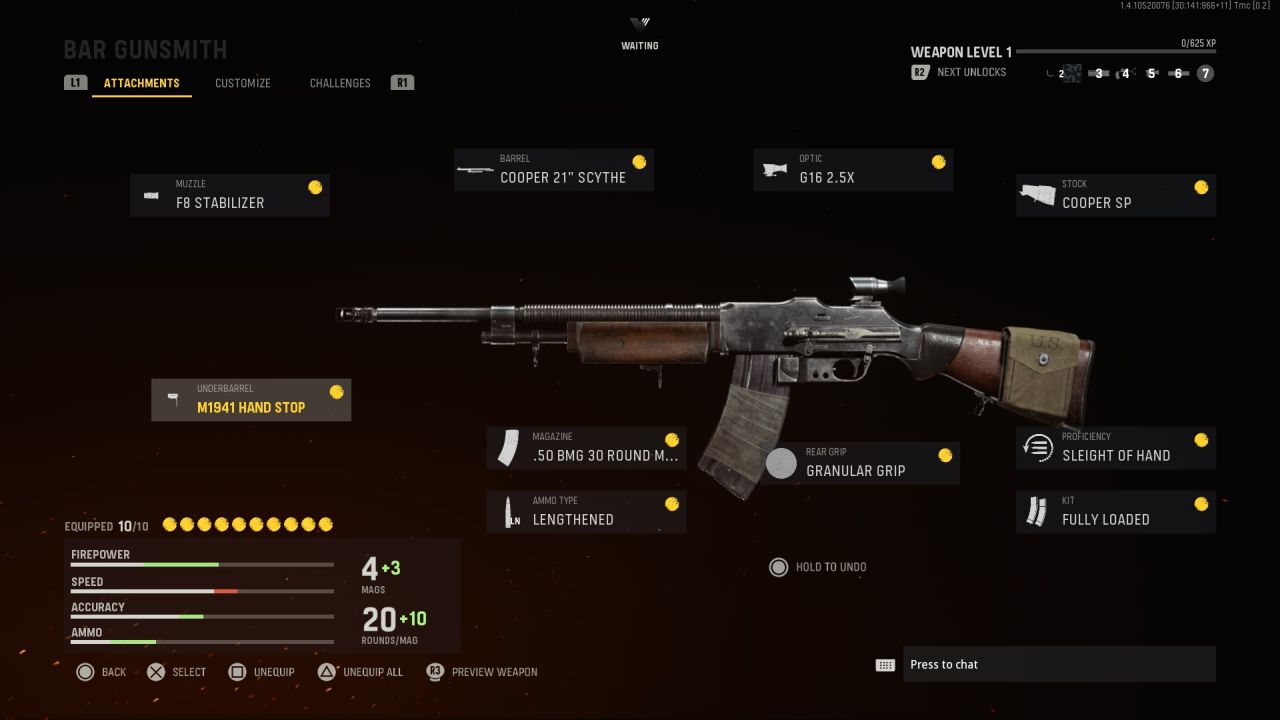
Task: Switch to the Customize tab
Action: click(x=242, y=83)
